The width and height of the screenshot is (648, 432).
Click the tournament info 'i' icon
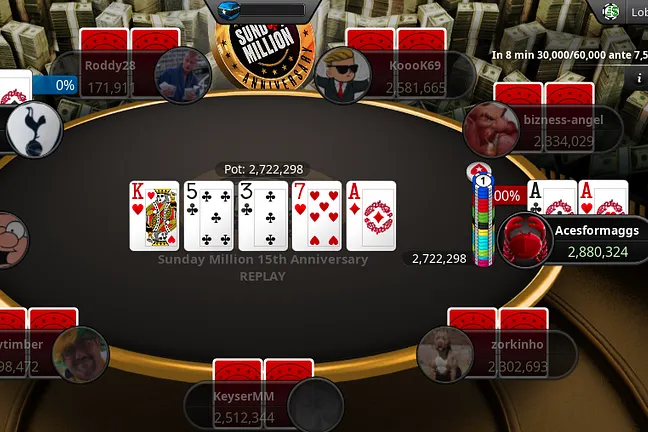638,77
